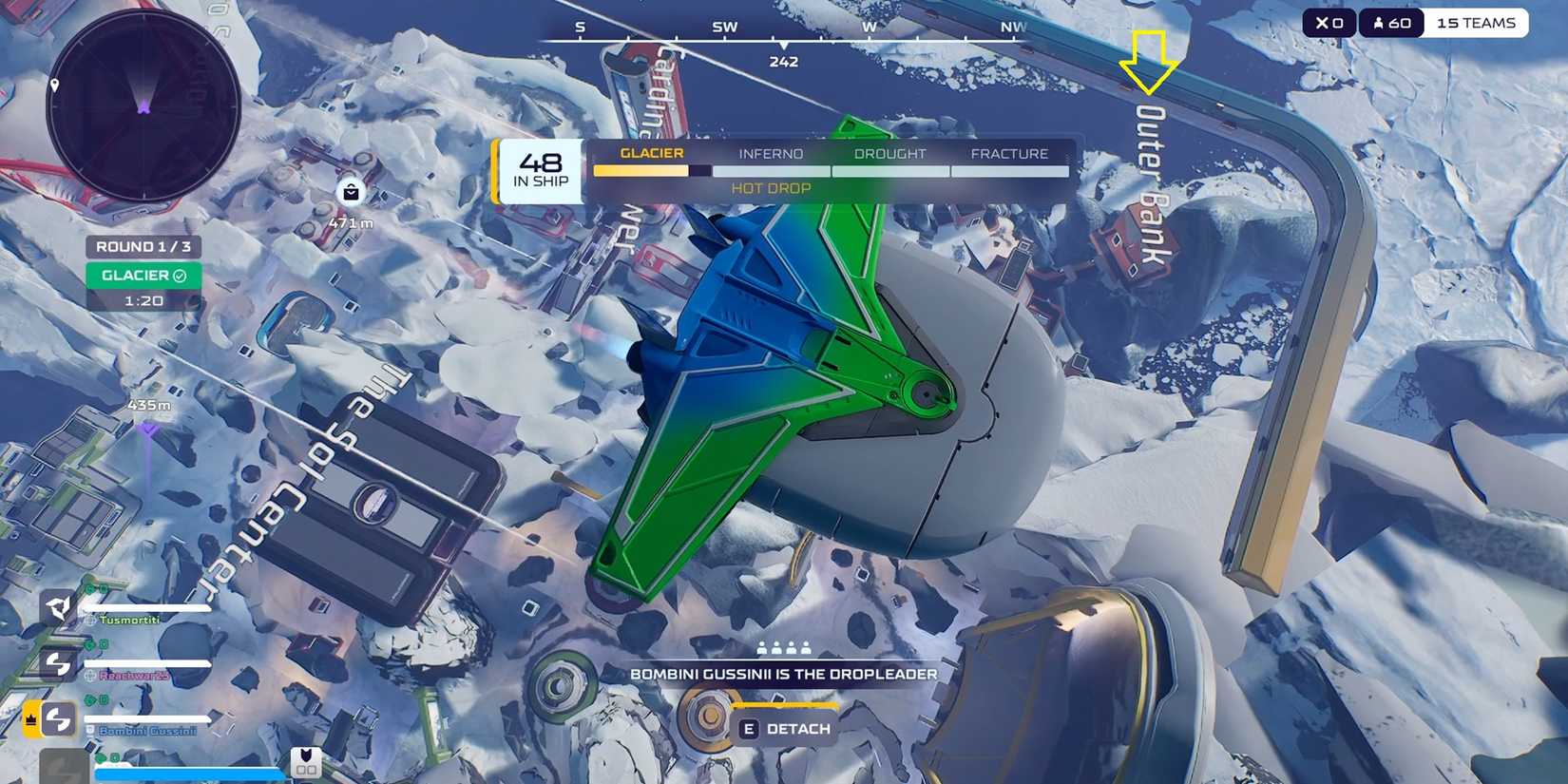Click the loot crate marker showing 471m
The image size is (1568, 784).
point(350,193)
